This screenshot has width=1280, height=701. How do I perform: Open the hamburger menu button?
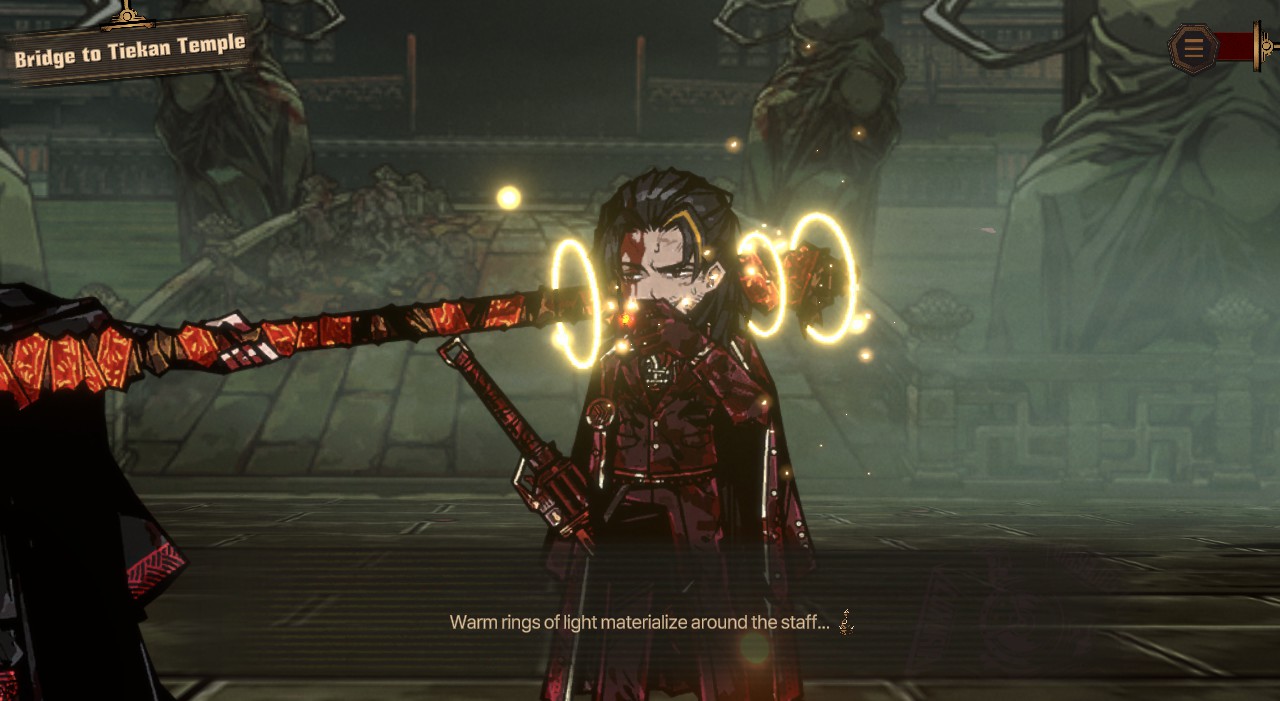coord(1193,47)
